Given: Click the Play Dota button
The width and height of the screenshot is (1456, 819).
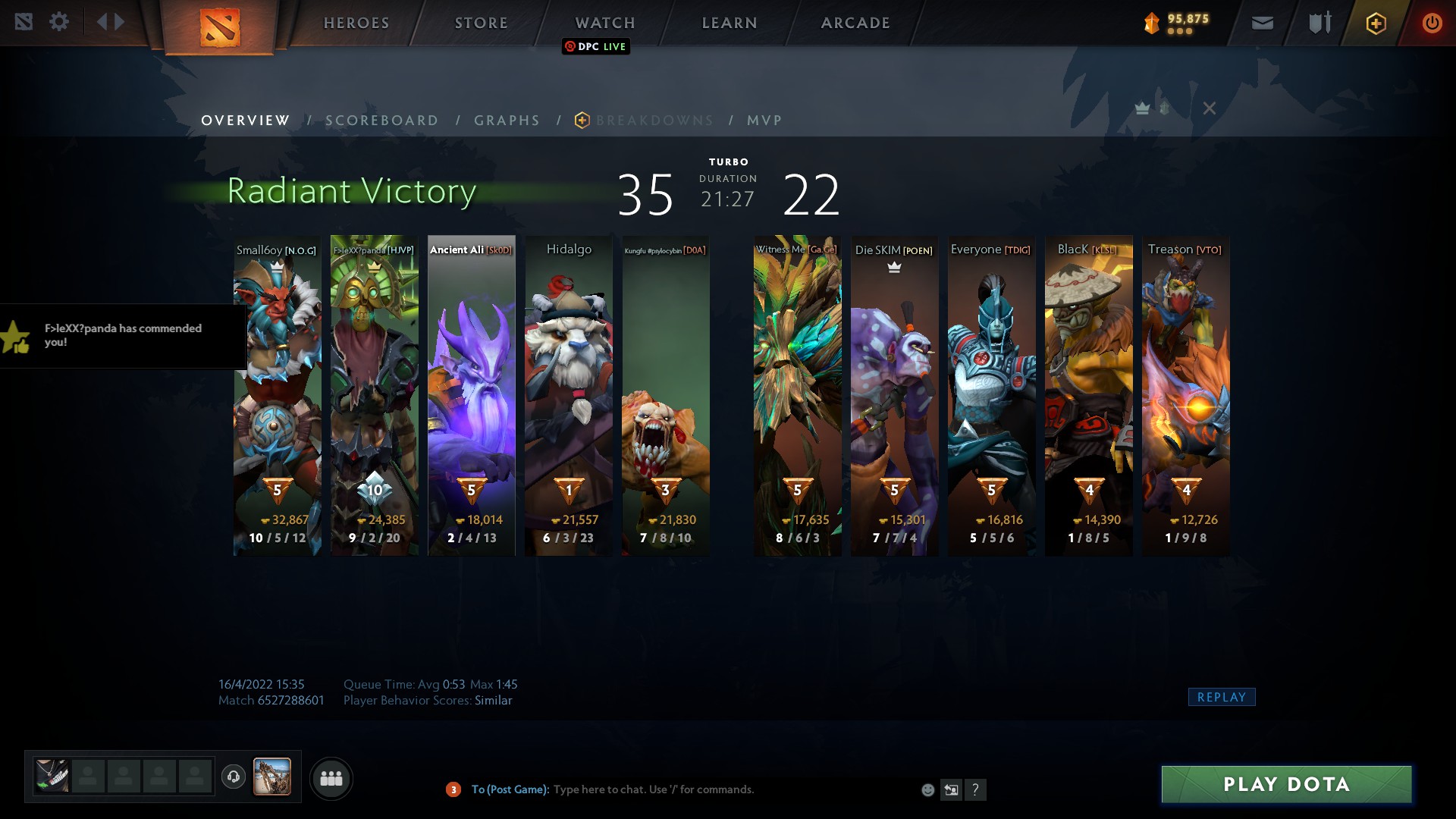Looking at the screenshot, I should tap(1286, 784).
